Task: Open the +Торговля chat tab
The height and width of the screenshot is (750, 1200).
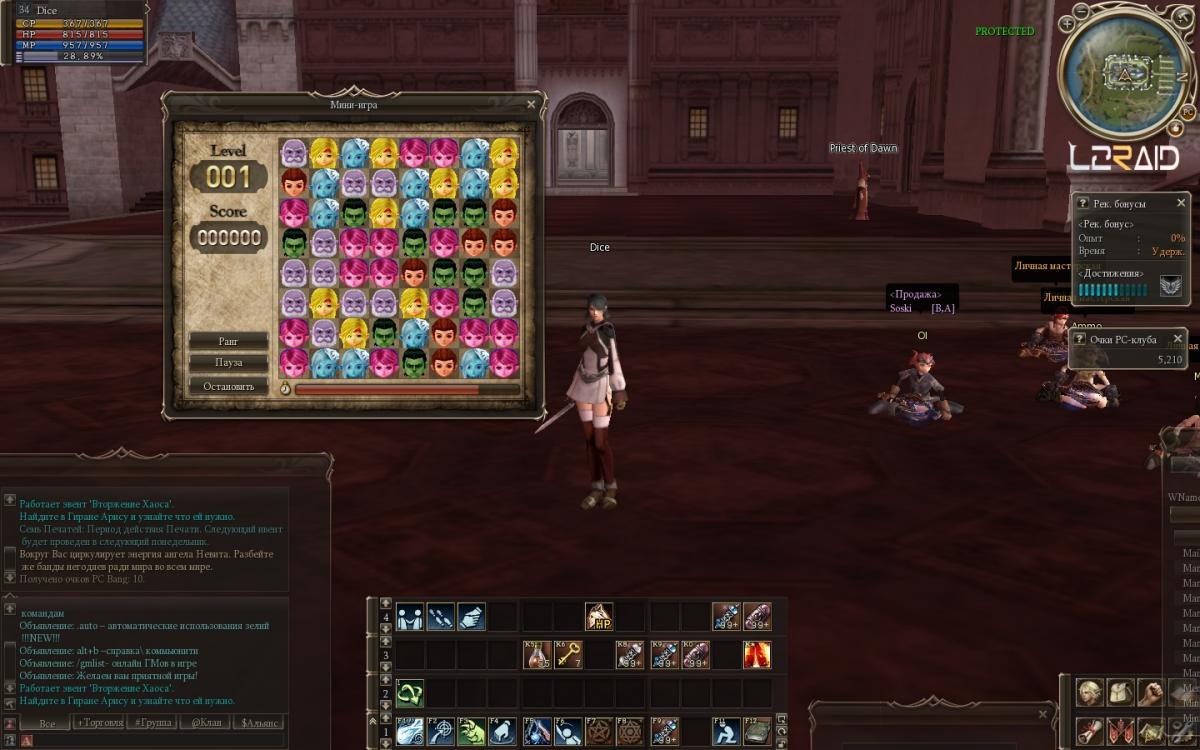Action: point(100,722)
